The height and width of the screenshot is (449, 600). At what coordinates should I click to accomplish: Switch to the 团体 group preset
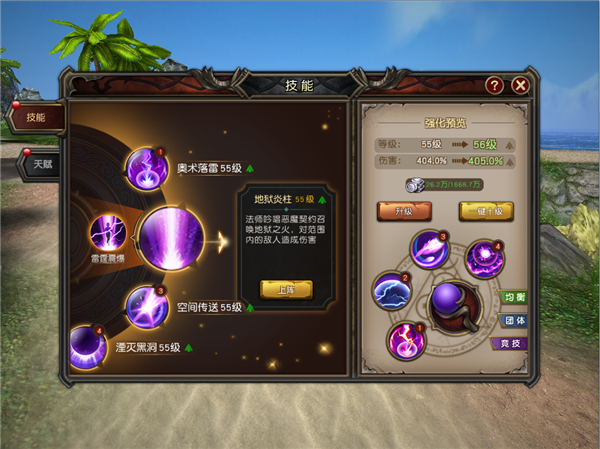click(515, 321)
